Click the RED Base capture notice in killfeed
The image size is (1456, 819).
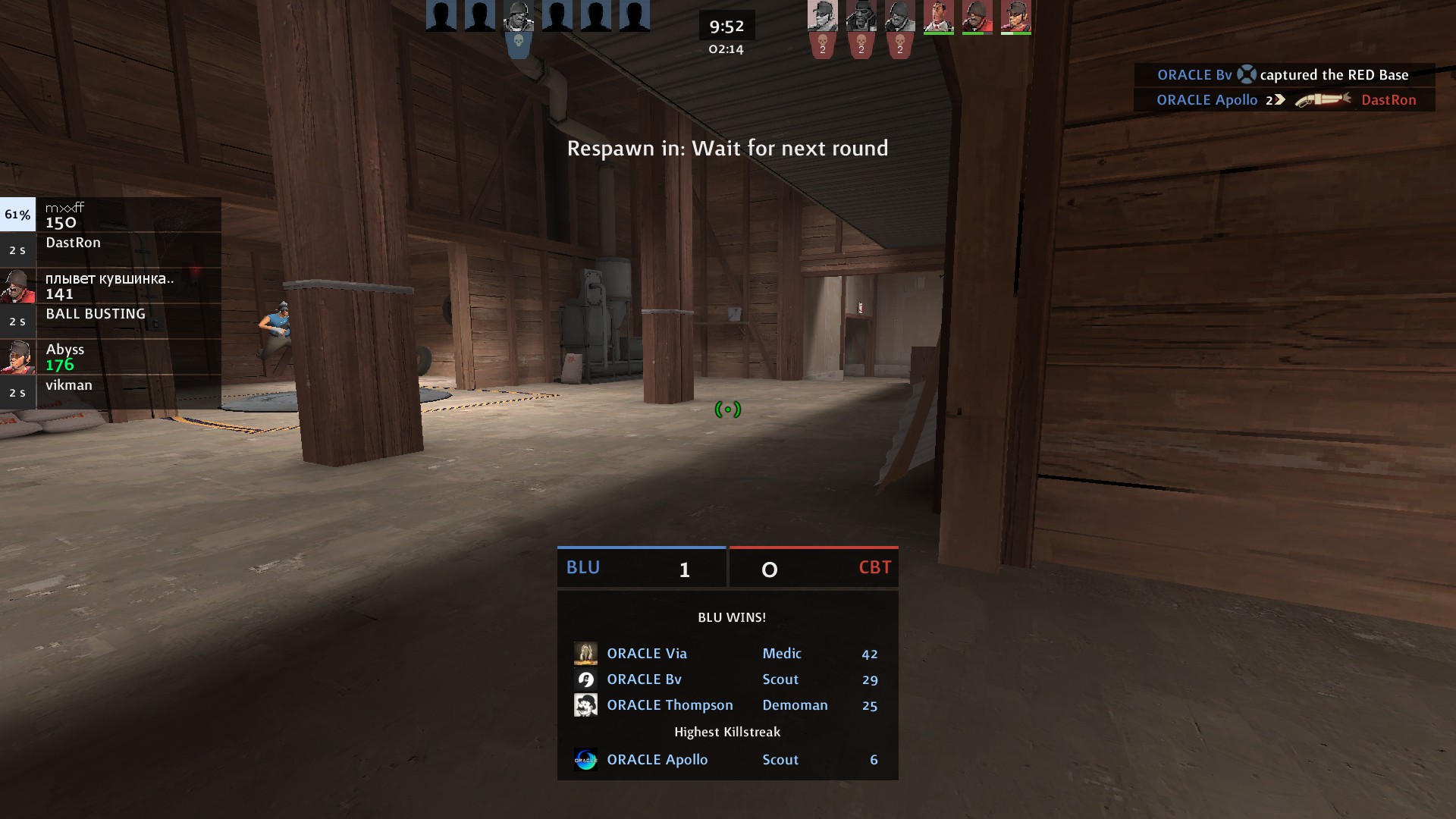coord(1283,75)
